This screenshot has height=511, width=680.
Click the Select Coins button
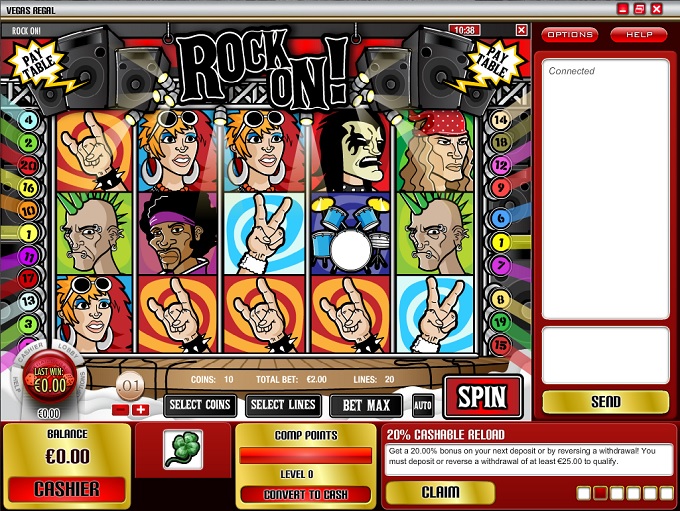pyautogui.click(x=200, y=405)
